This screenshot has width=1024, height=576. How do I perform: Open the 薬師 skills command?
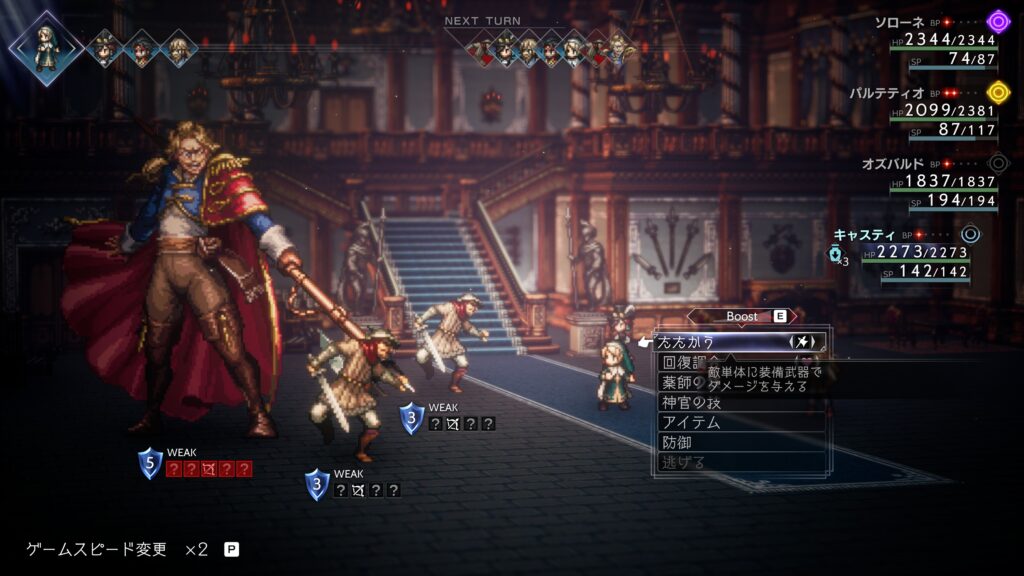click(680, 382)
